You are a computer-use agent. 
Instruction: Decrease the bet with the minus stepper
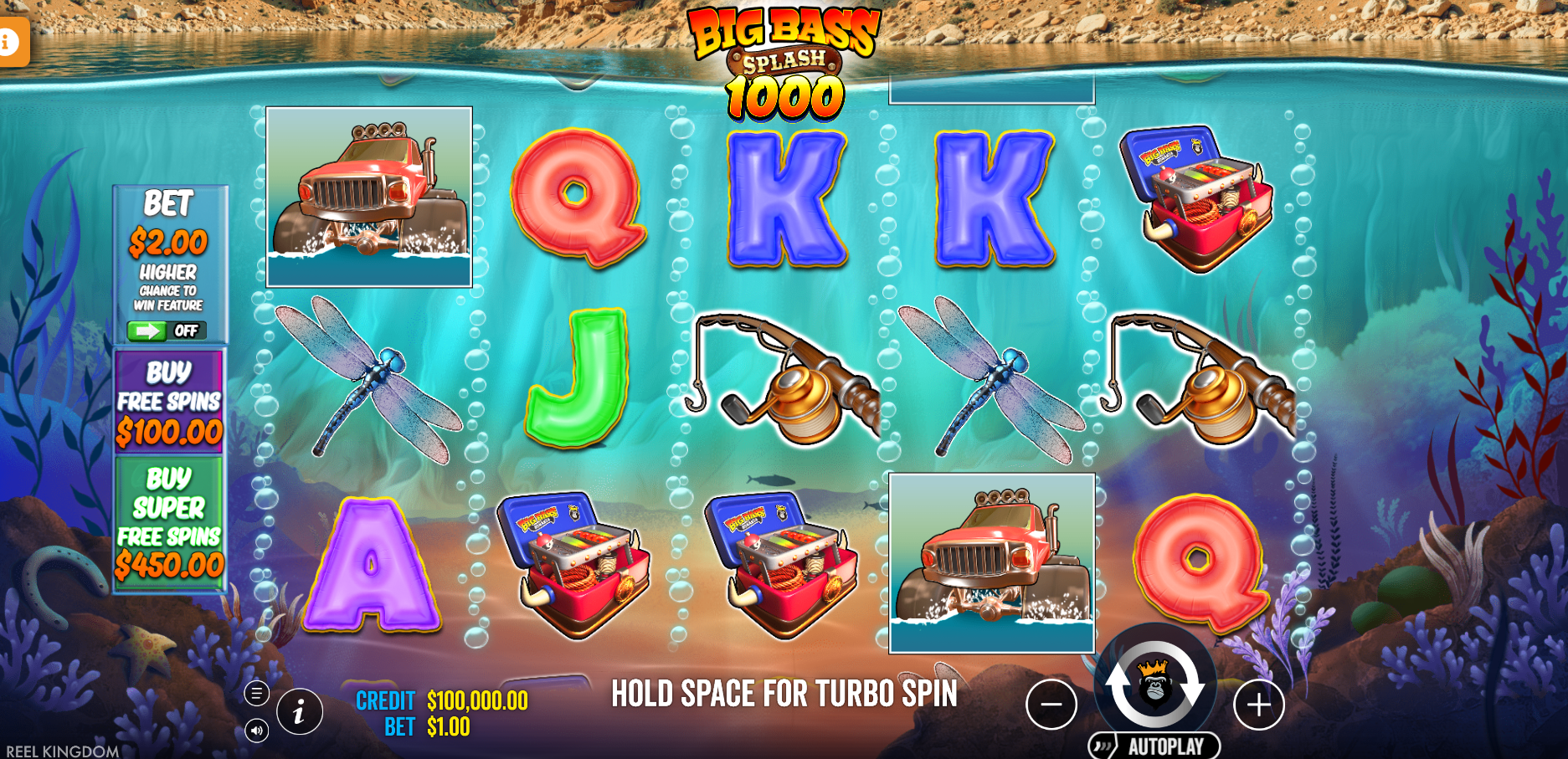pyautogui.click(x=1053, y=704)
